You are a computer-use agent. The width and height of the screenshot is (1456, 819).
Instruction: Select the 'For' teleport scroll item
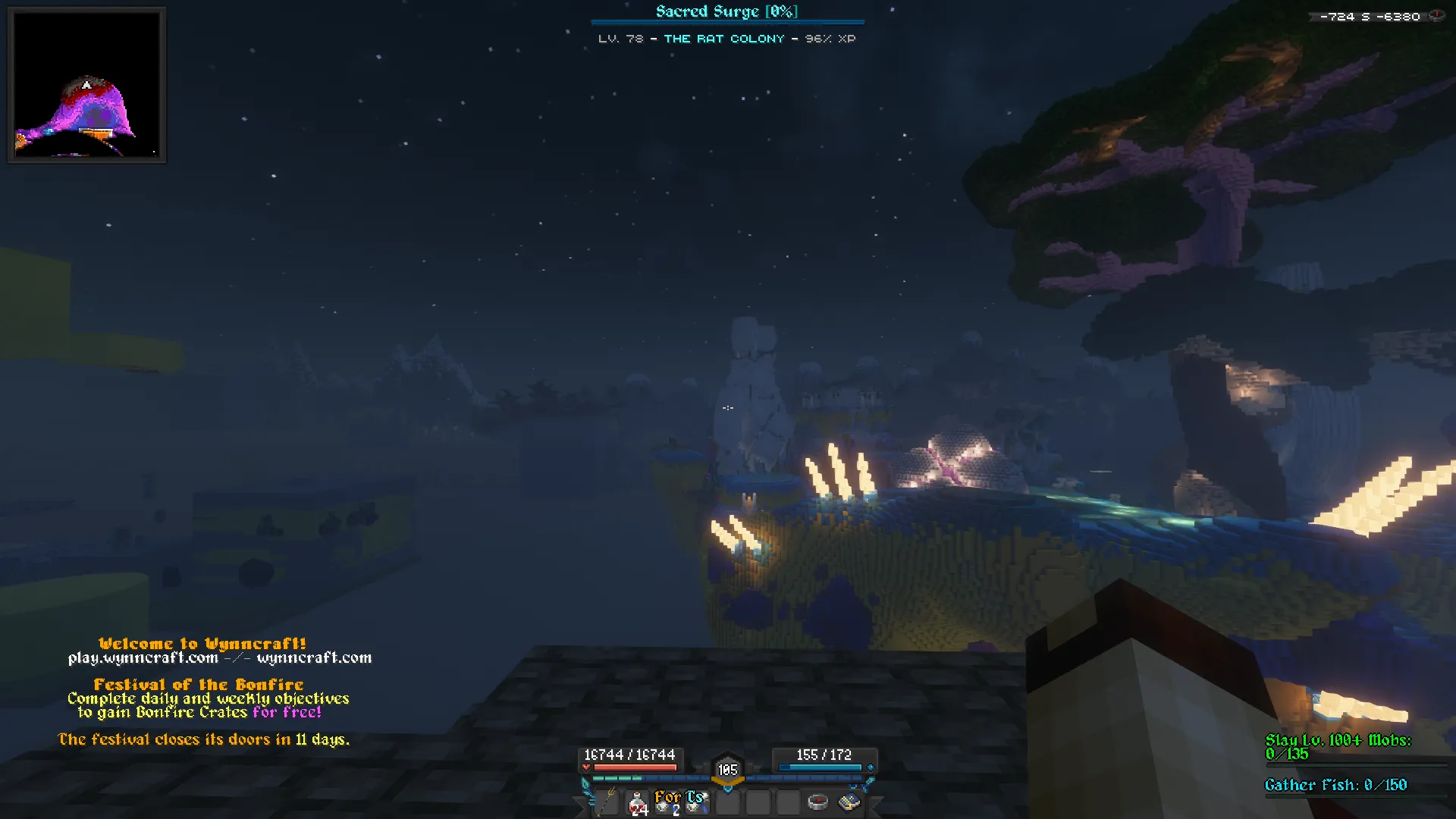click(666, 802)
